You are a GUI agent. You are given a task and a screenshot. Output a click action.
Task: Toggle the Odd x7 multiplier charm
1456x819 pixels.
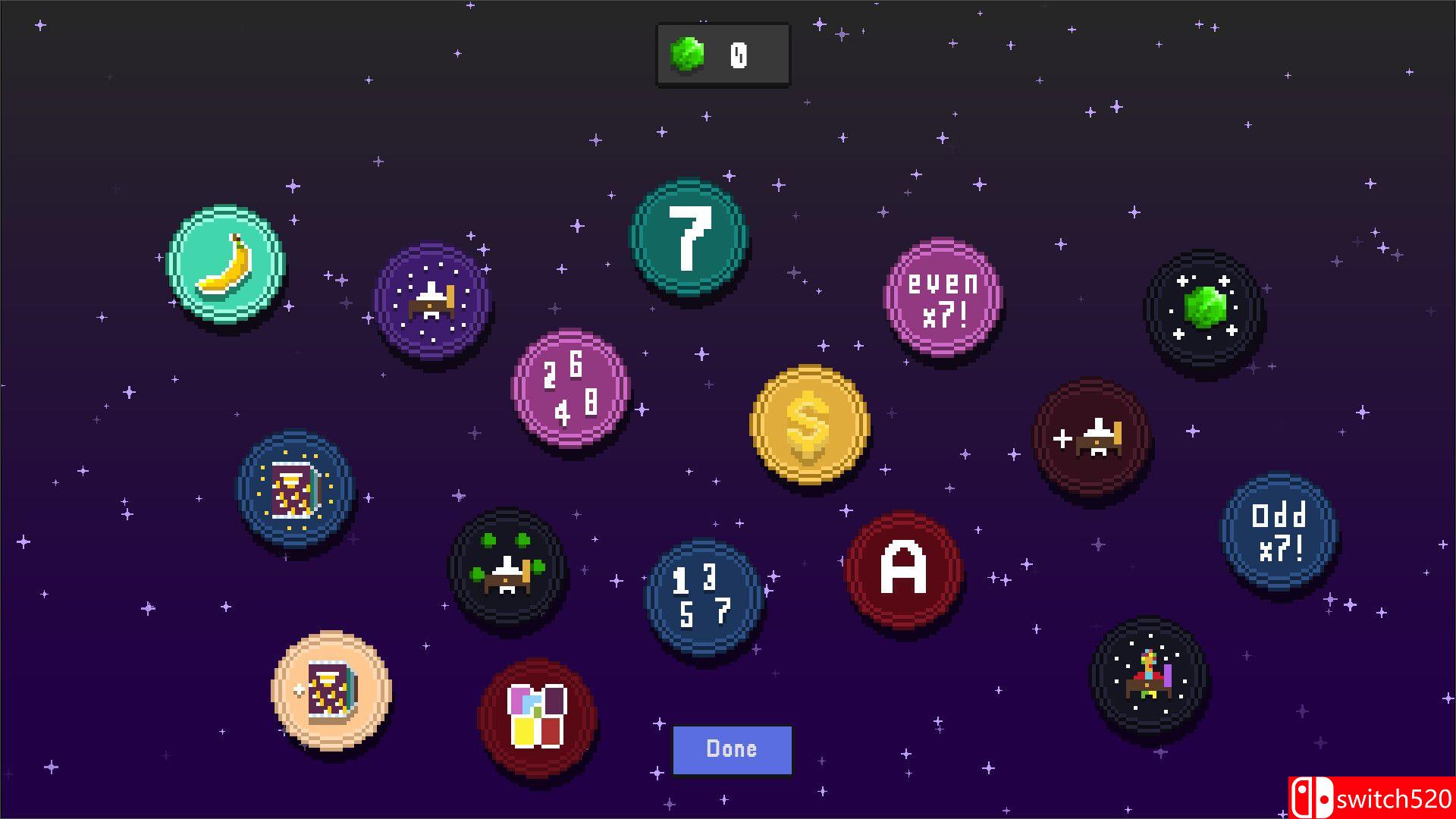(x=1276, y=531)
